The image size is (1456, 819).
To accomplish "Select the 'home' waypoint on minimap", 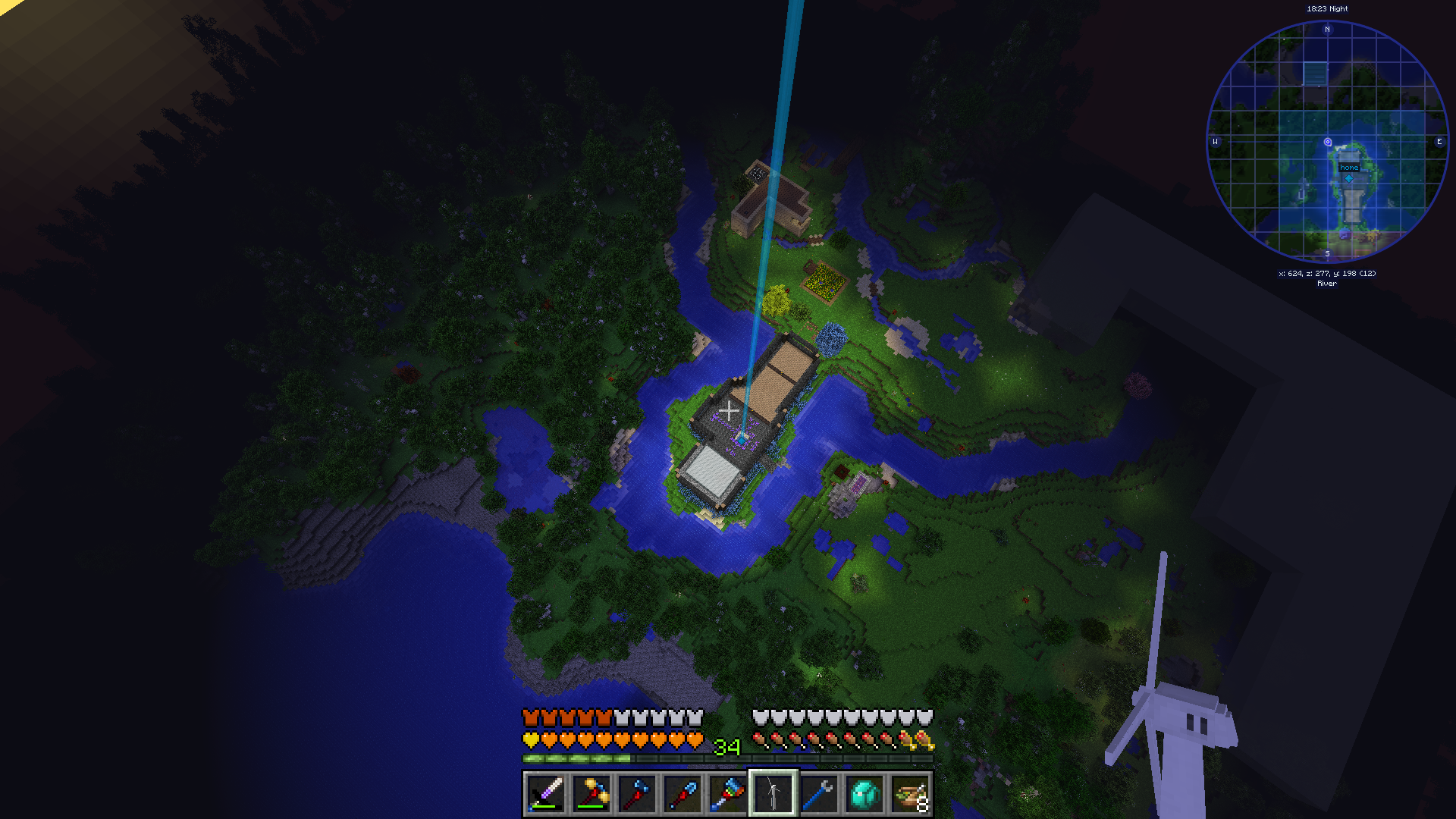I will (x=1348, y=168).
